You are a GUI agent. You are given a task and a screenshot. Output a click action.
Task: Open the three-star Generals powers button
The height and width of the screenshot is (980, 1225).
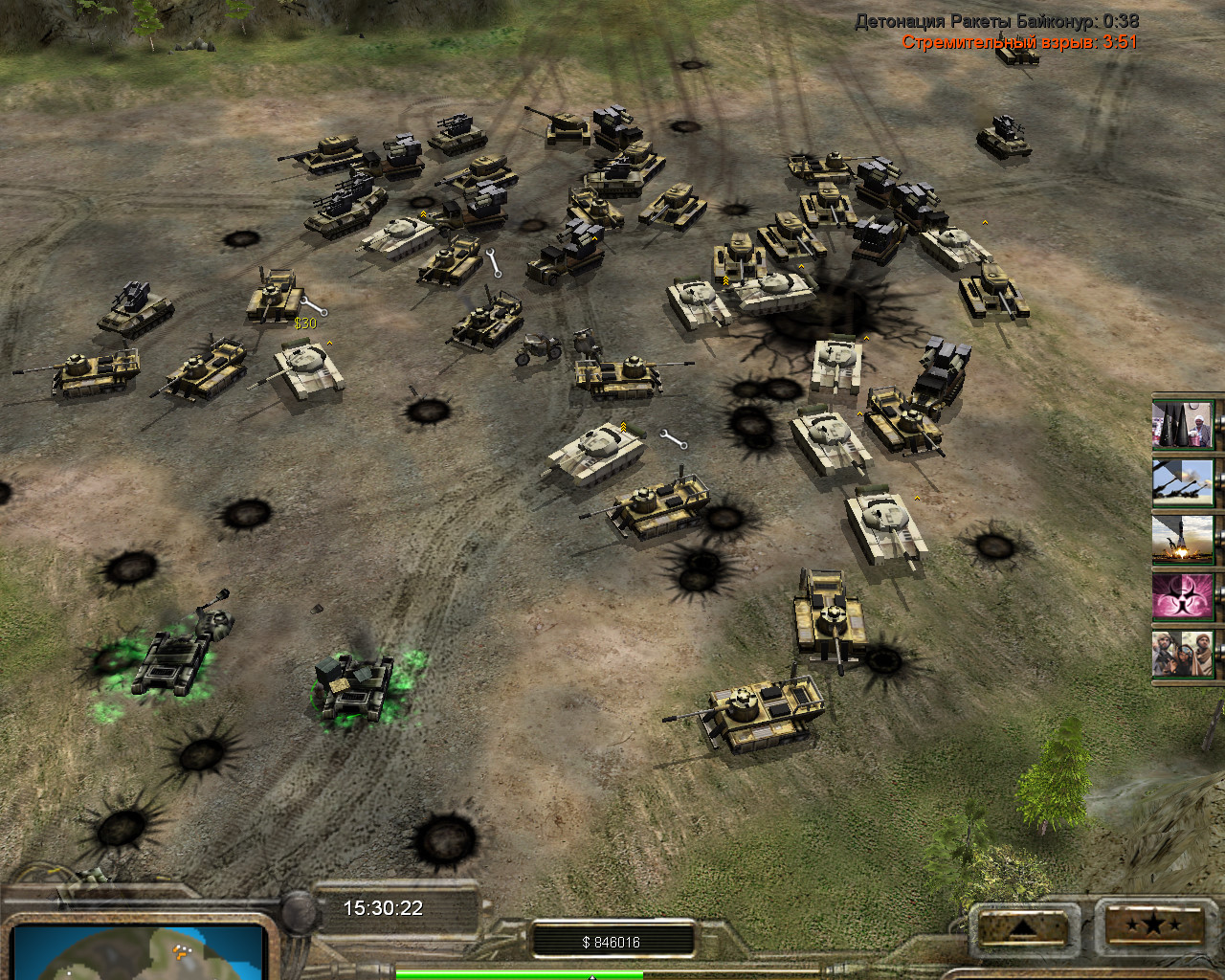click(1151, 924)
